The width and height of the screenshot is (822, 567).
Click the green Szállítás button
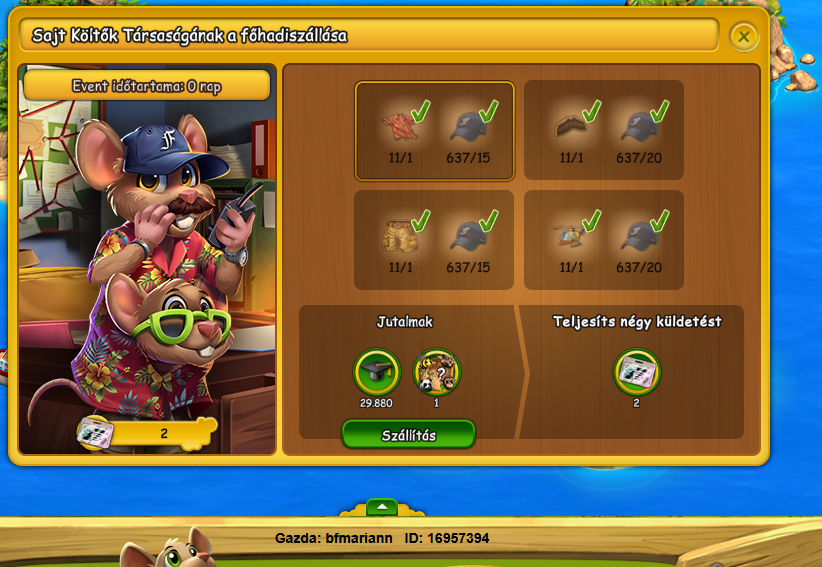click(409, 435)
